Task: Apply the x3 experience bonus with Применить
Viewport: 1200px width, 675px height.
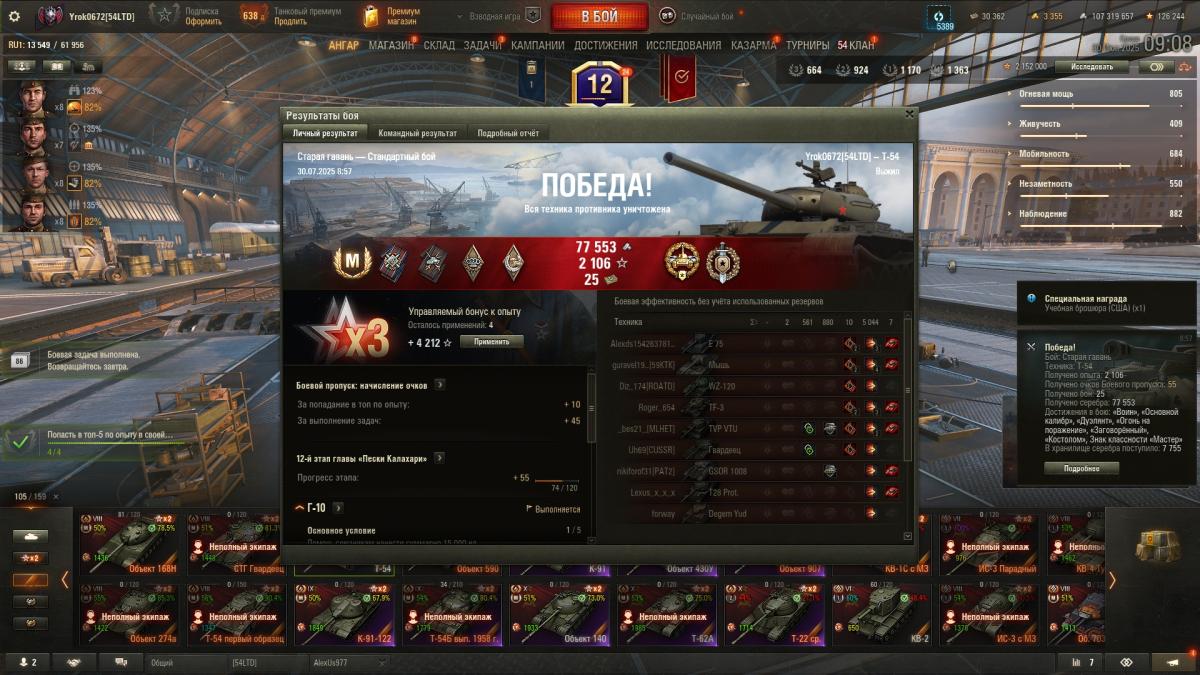Action: (x=491, y=342)
